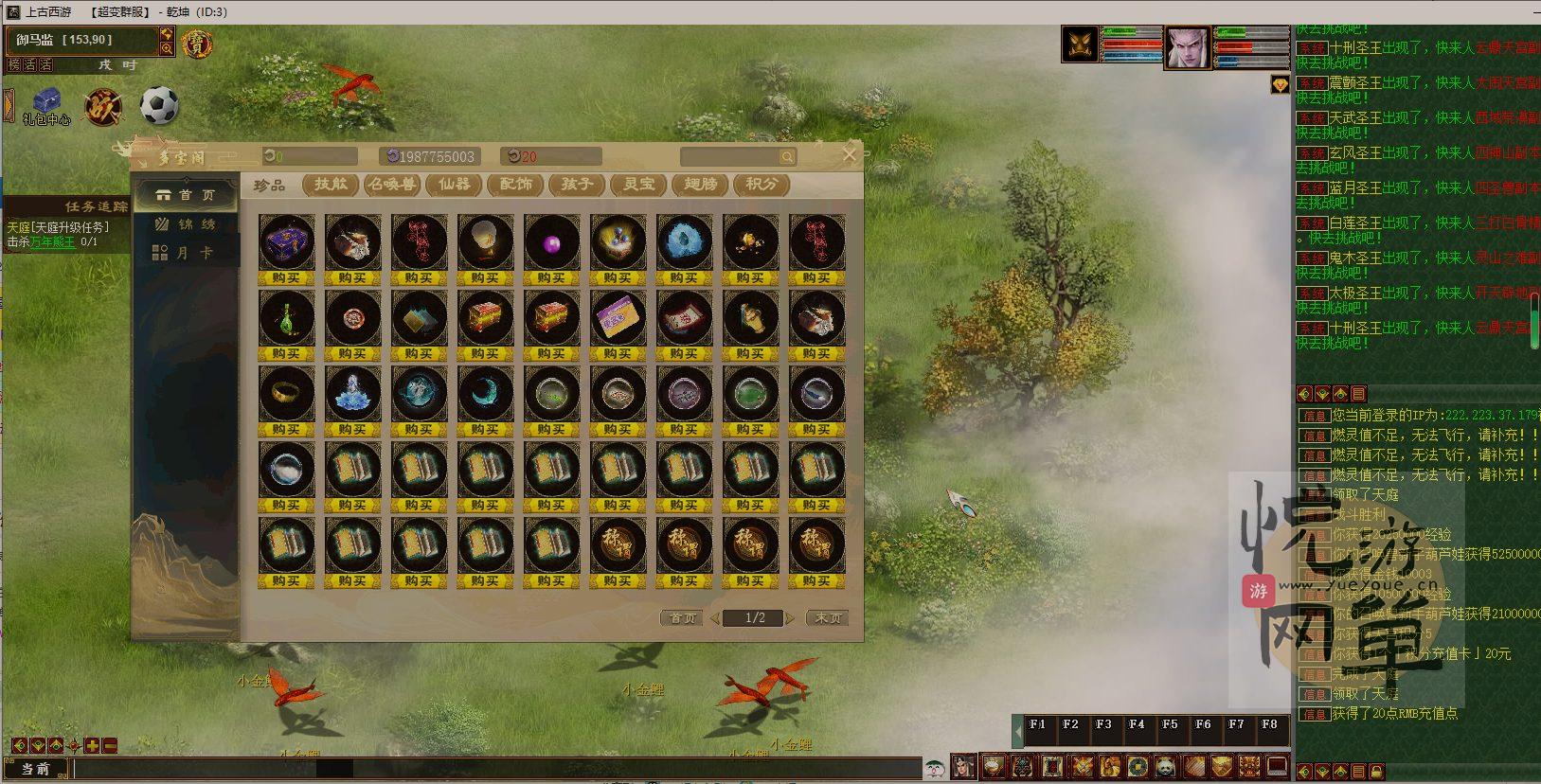Open the 锦绣 shop section

[x=186, y=224]
